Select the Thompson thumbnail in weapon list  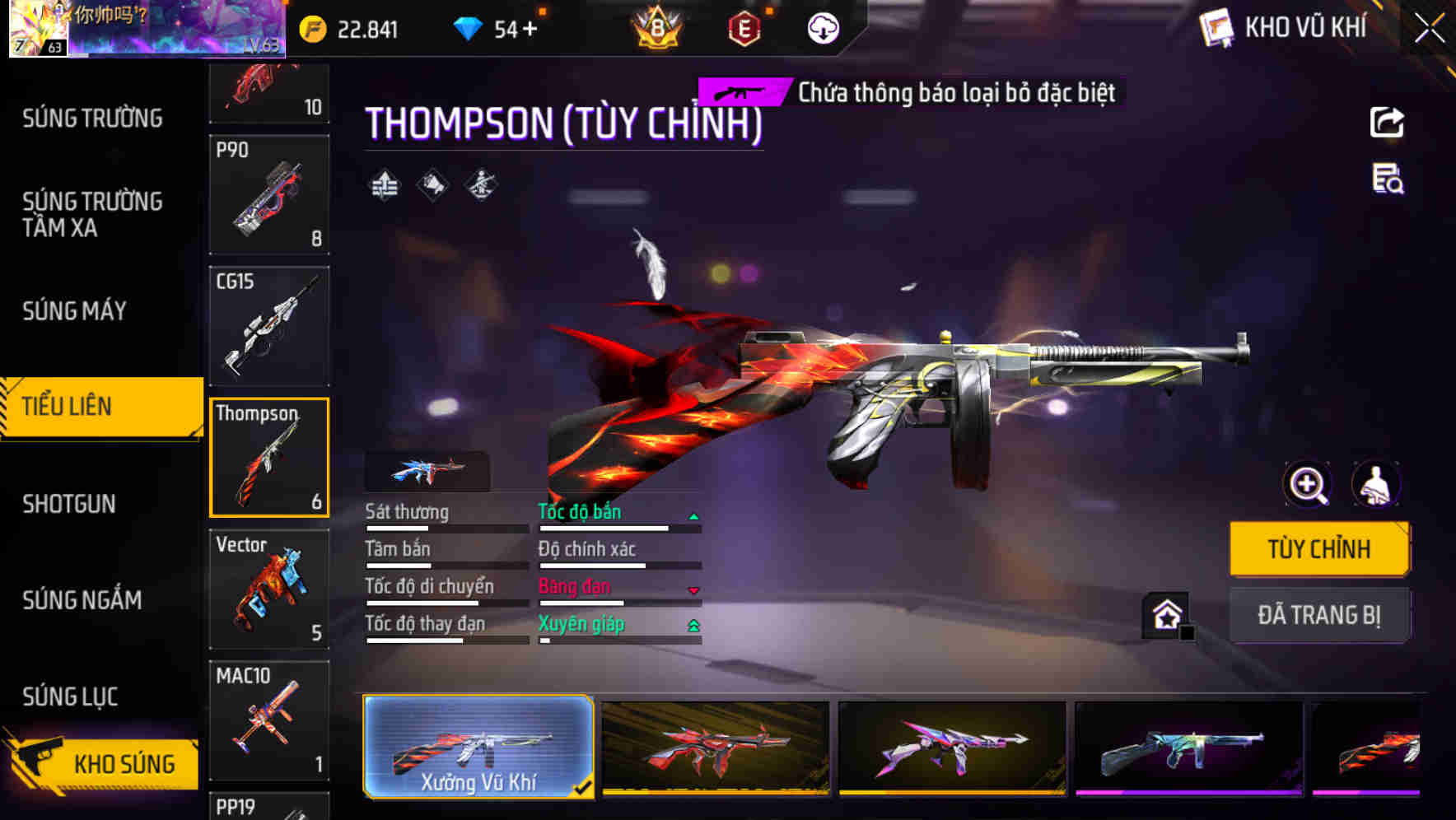coord(268,457)
